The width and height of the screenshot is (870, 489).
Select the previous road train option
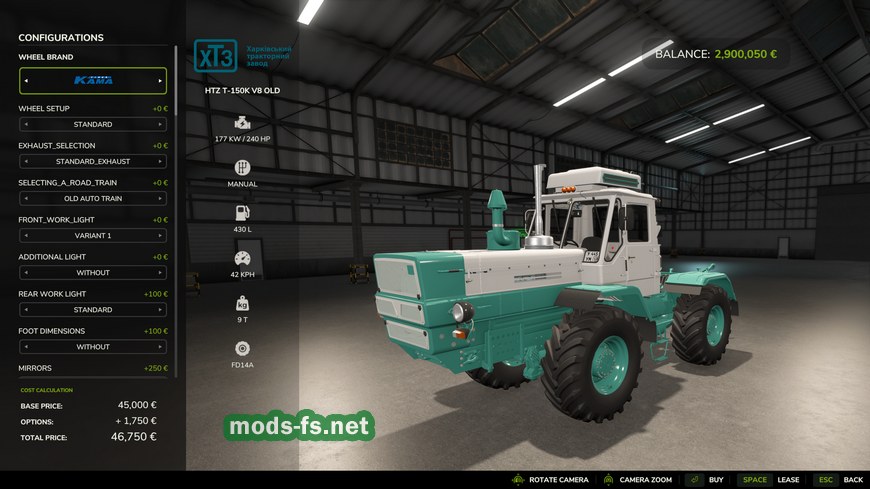click(26, 199)
